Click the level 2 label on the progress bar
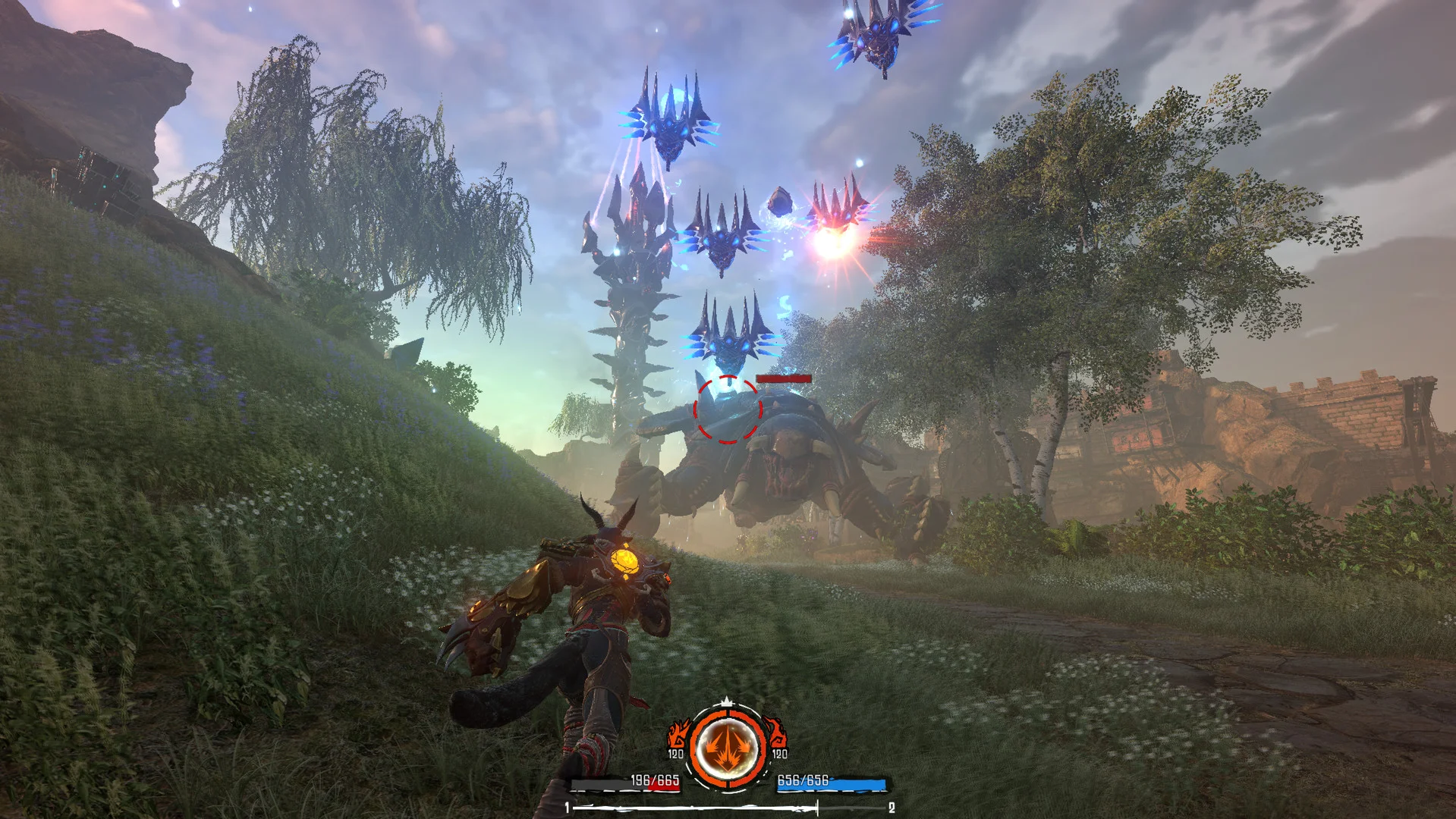Viewport: 1456px width, 819px height. pyautogui.click(x=892, y=808)
